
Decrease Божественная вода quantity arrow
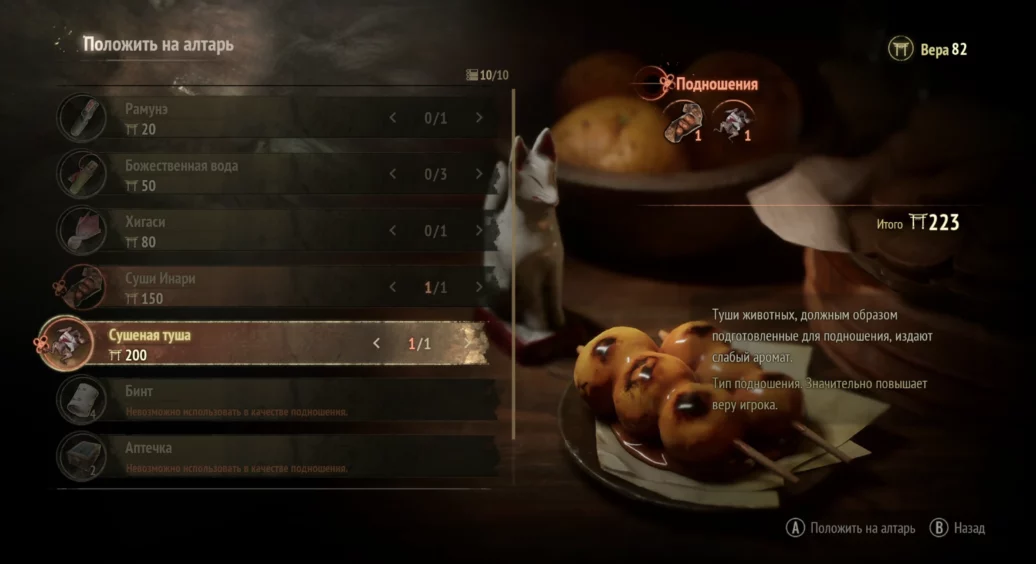pos(392,175)
